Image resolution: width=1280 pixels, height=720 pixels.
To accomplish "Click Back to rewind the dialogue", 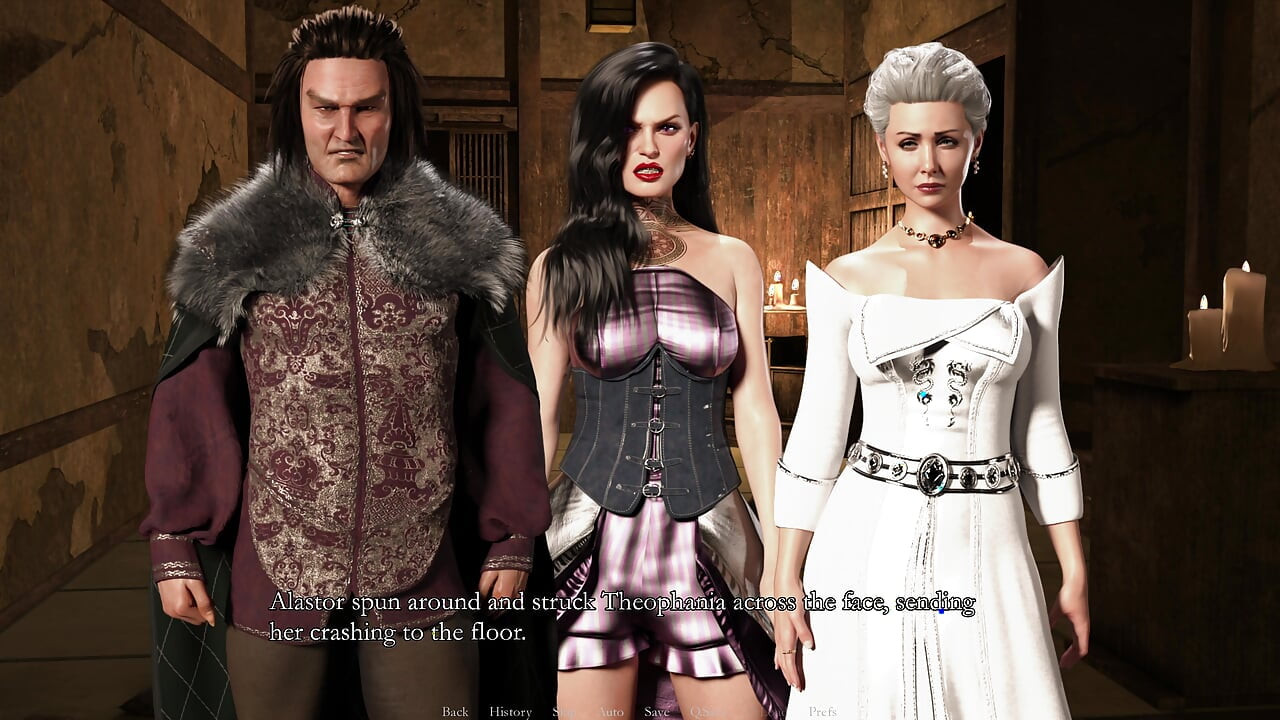I will [454, 711].
